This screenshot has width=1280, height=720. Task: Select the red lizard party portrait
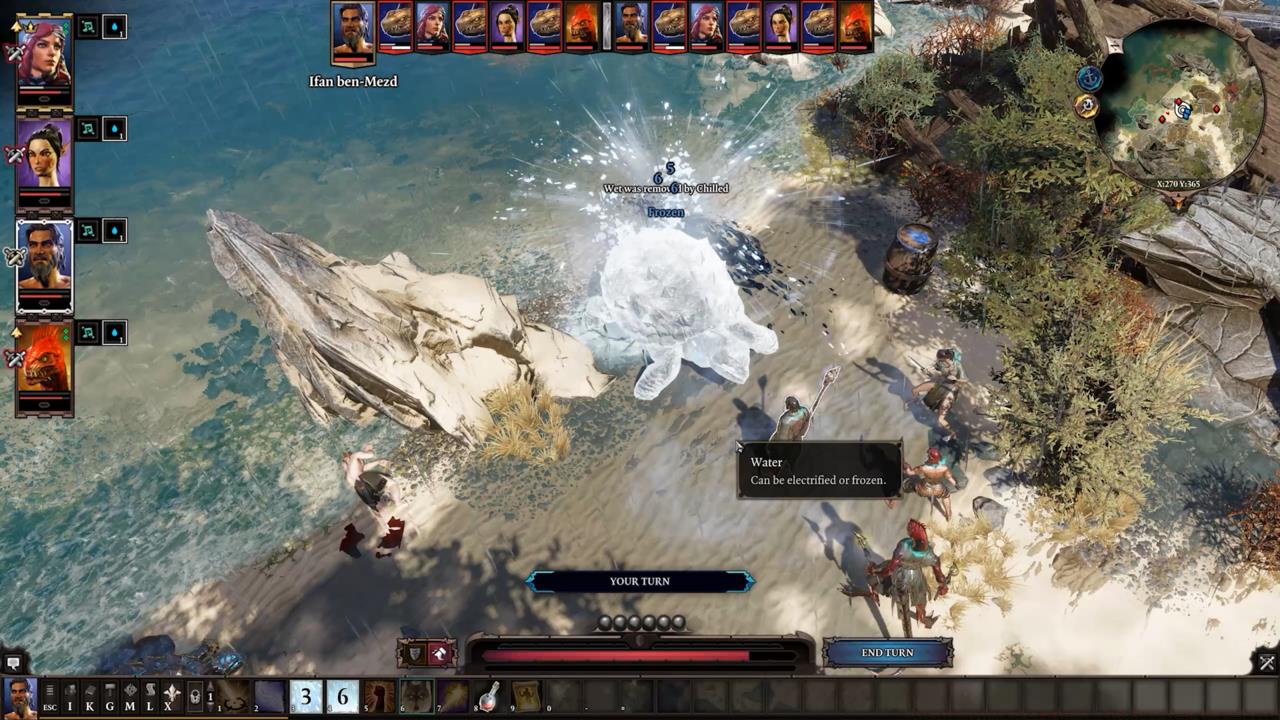click(44, 360)
